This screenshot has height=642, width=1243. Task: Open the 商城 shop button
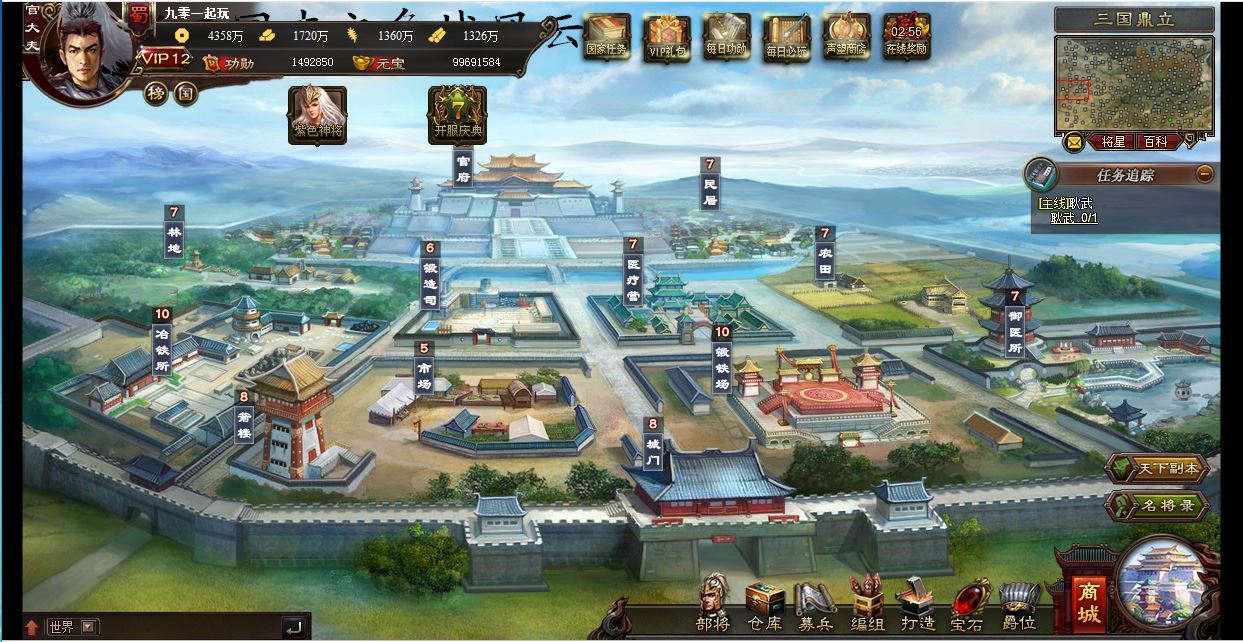(x=1088, y=592)
